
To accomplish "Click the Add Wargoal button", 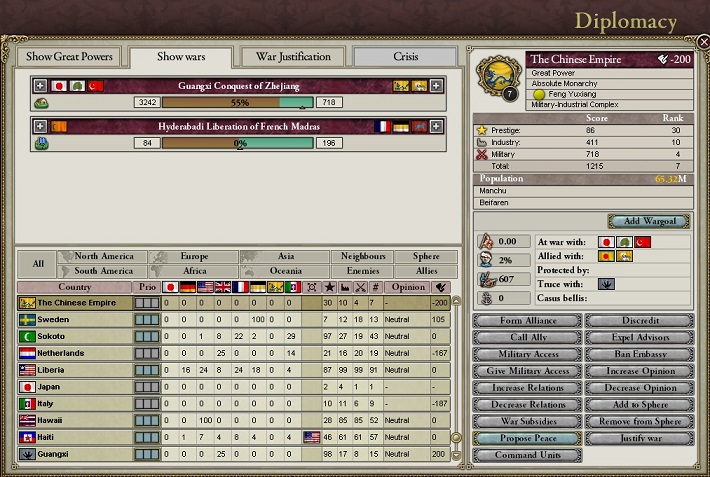I will coord(648,221).
